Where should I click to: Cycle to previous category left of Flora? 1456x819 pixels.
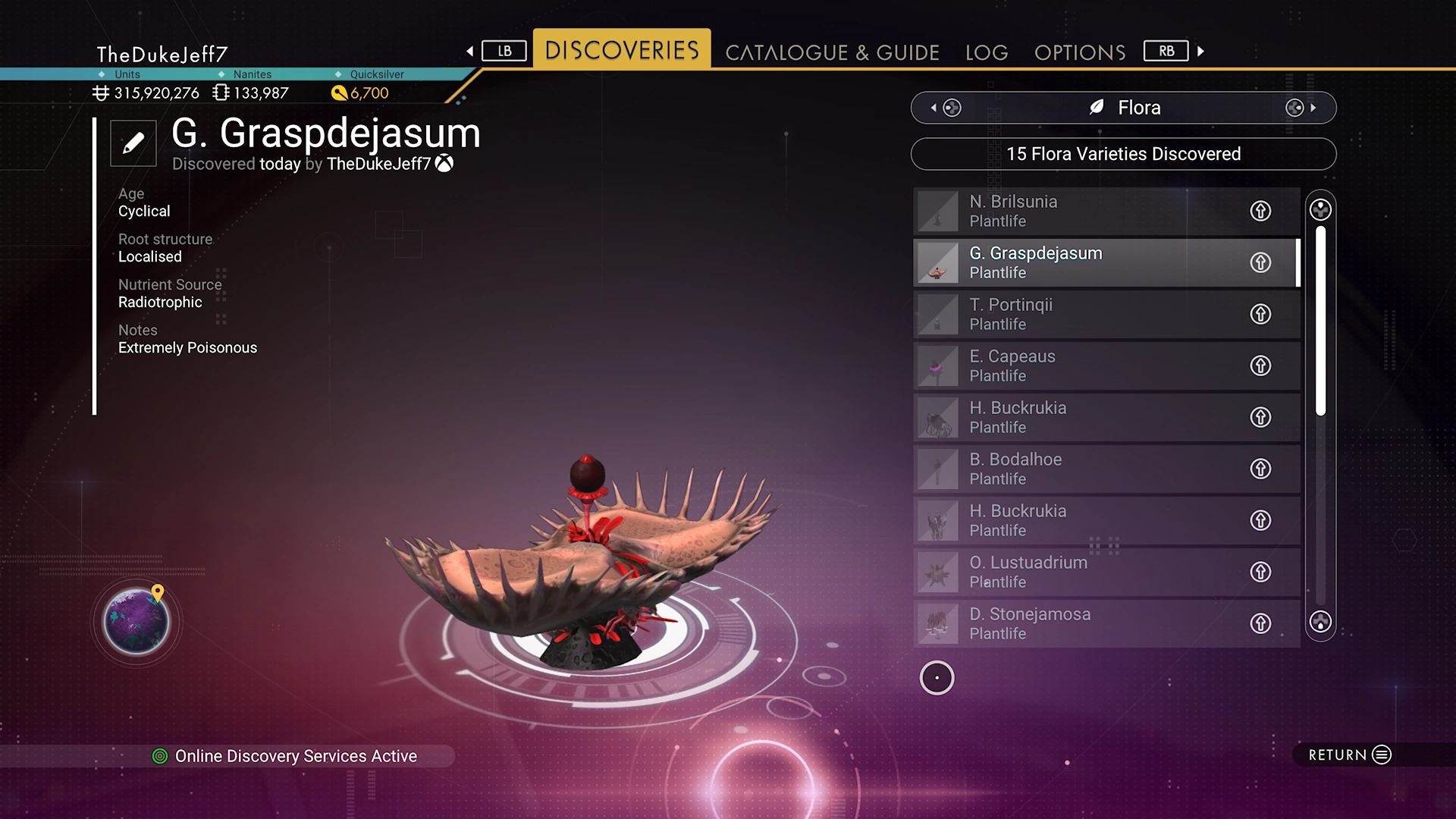tap(946, 108)
